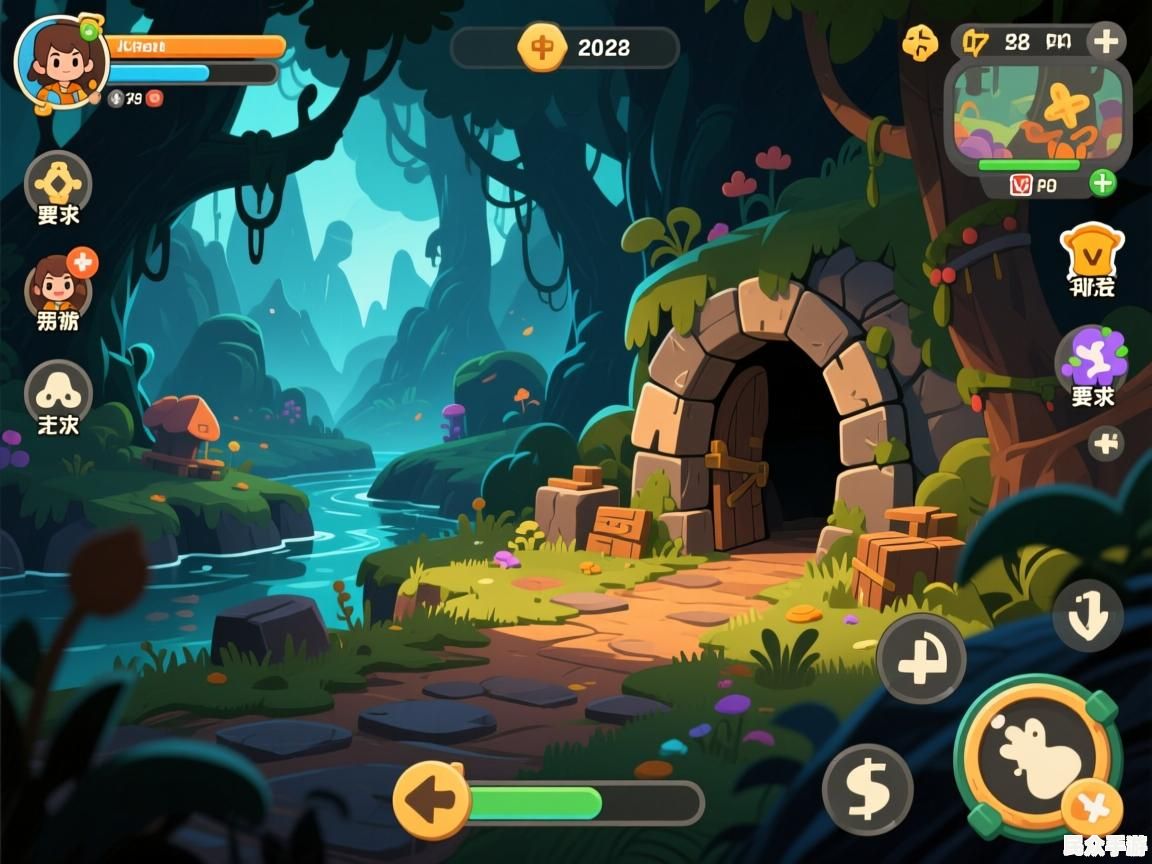Select the yellow diamond icon button
The width and height of the screenshot is (1152, 864).
(58, 183)
